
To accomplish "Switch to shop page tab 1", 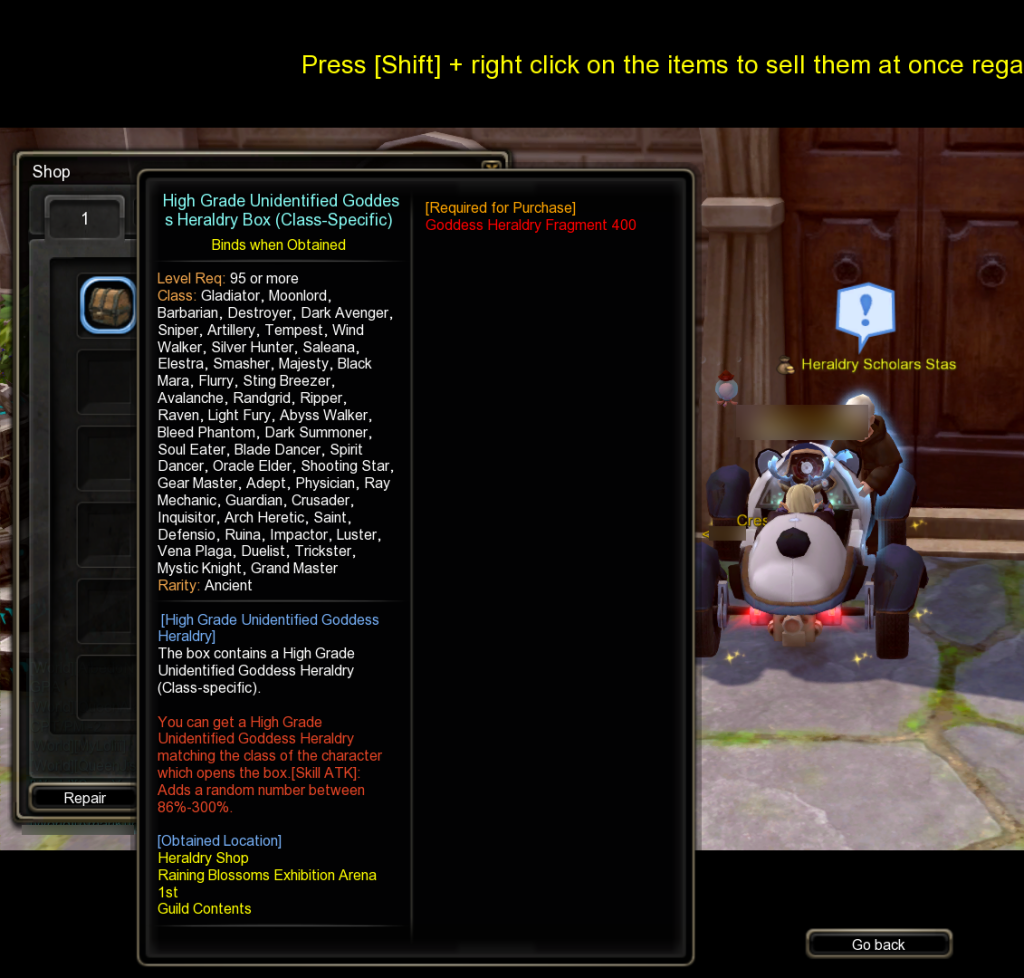I will tap(86, 218).
